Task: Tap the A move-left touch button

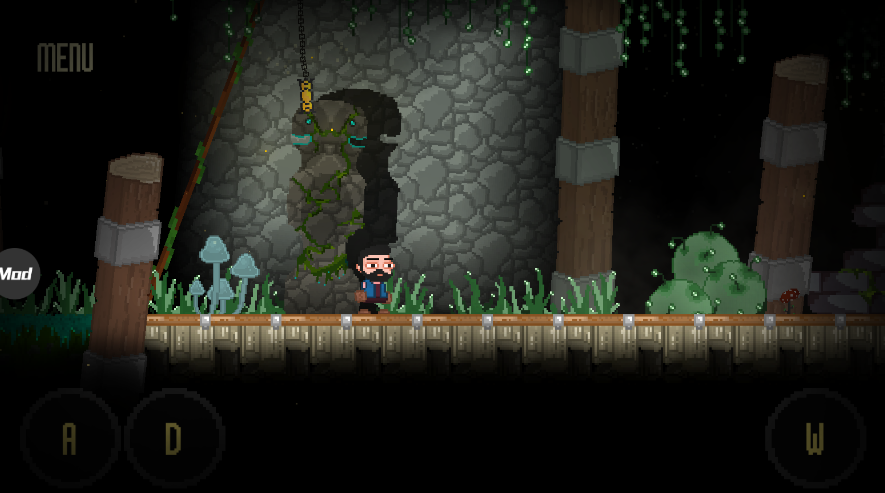Action: (70, 439)
